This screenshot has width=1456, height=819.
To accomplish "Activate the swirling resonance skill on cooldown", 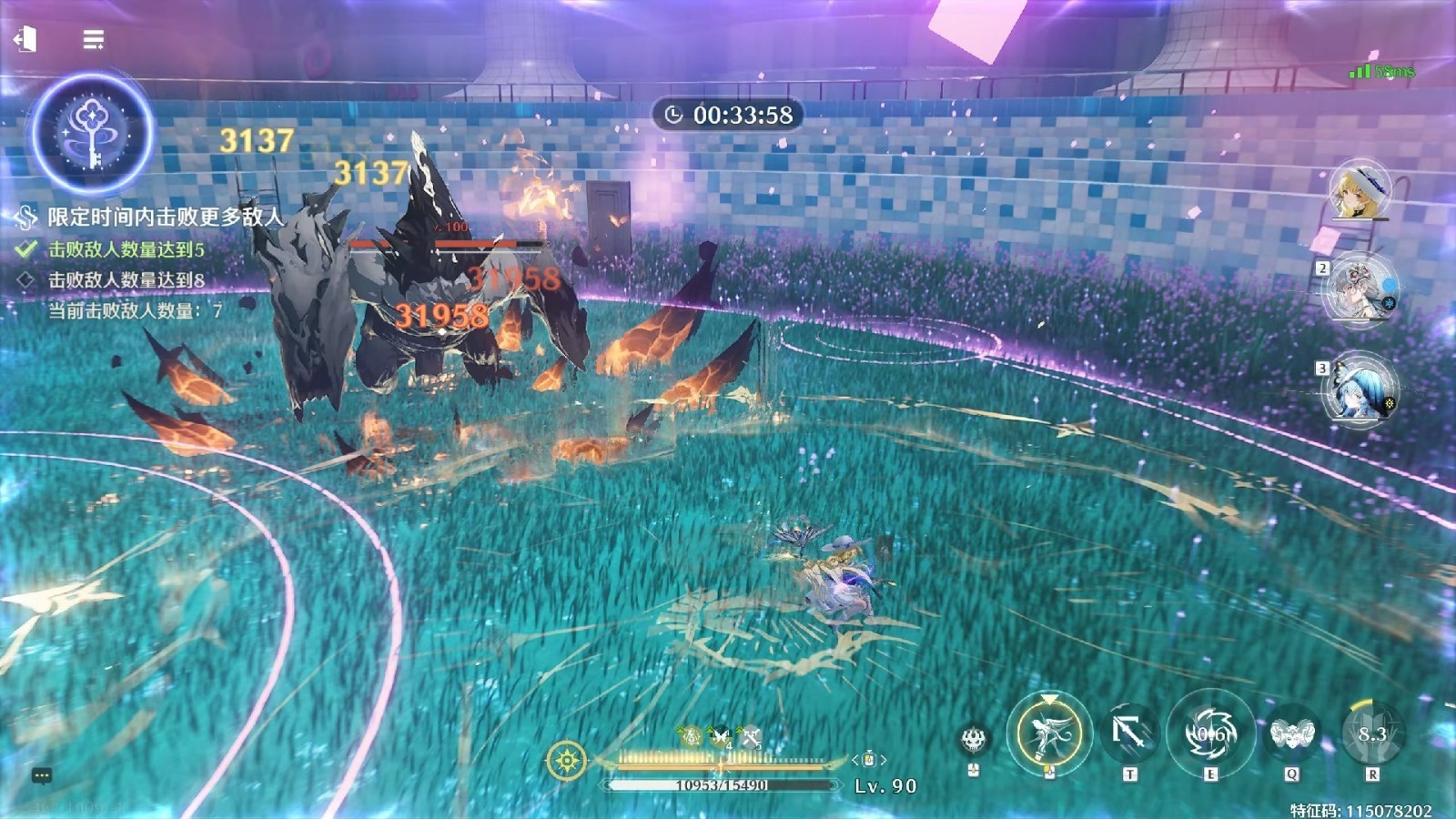I will (1210, 733).
